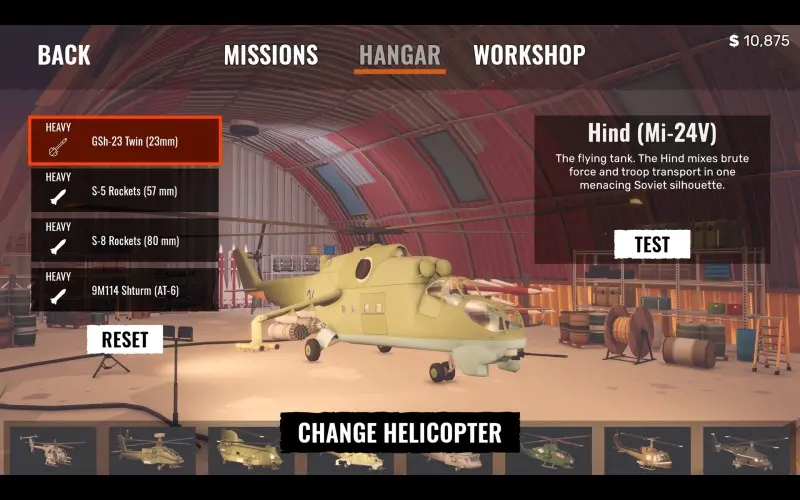Switch to the Workshop tab
Viewport: 800px width, 500px height.
point(529,55)
